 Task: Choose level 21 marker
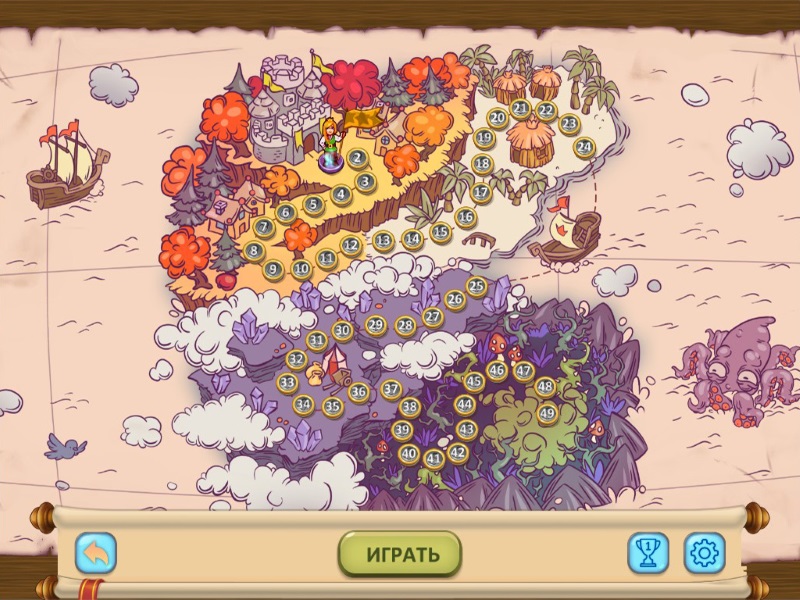[520, 108]
